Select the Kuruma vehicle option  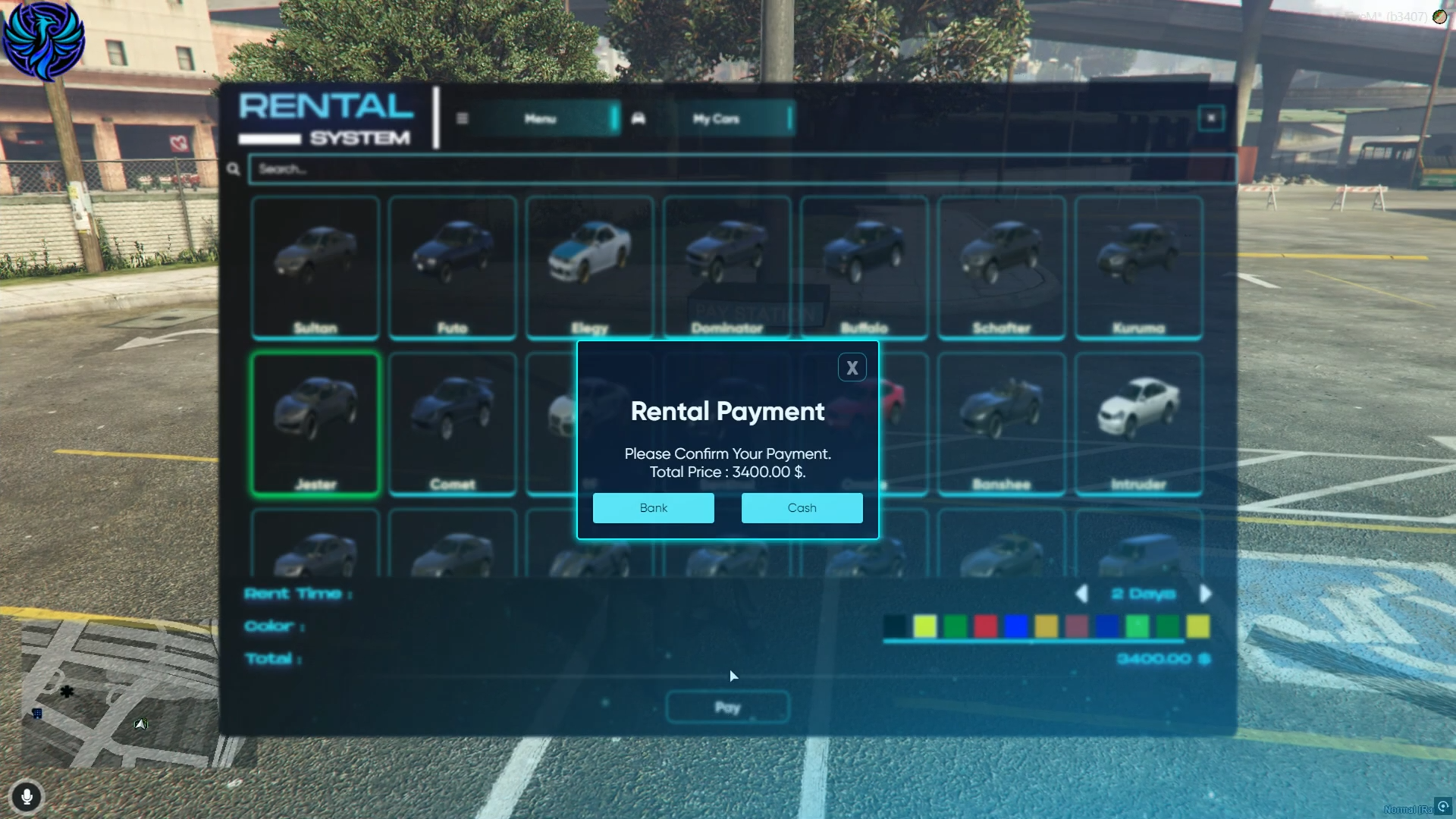(x=1137, y=265)
